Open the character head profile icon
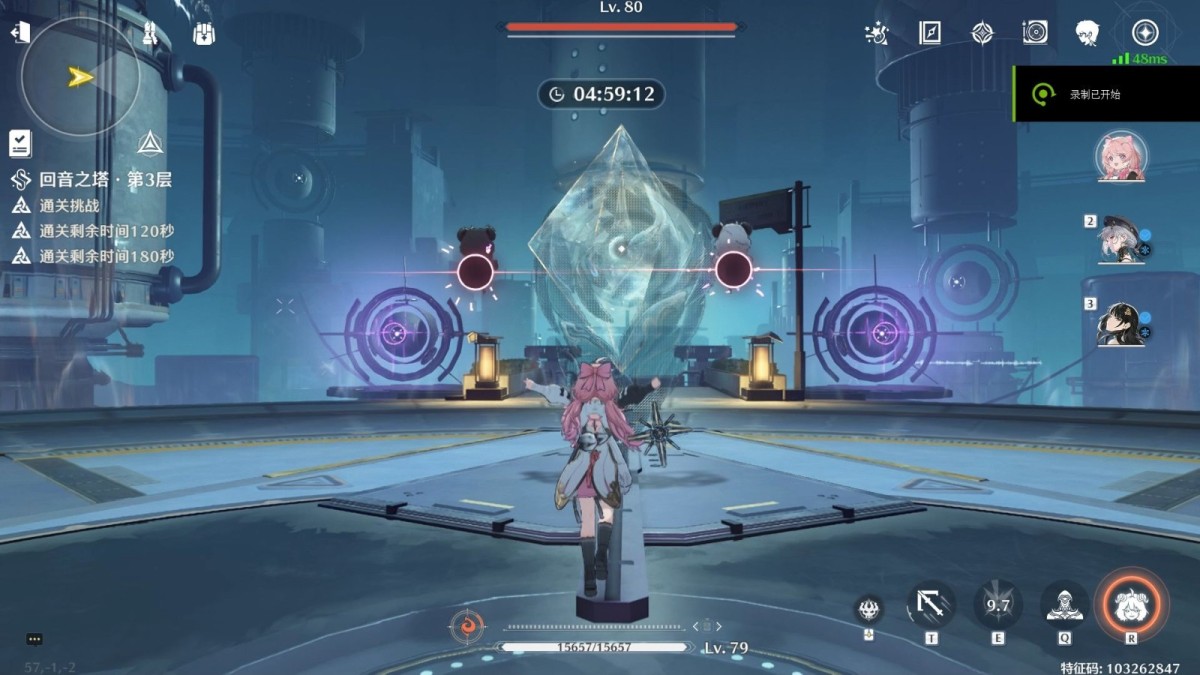The width and height of the screenshot is (1200, 675). [x=1088, y=33]
